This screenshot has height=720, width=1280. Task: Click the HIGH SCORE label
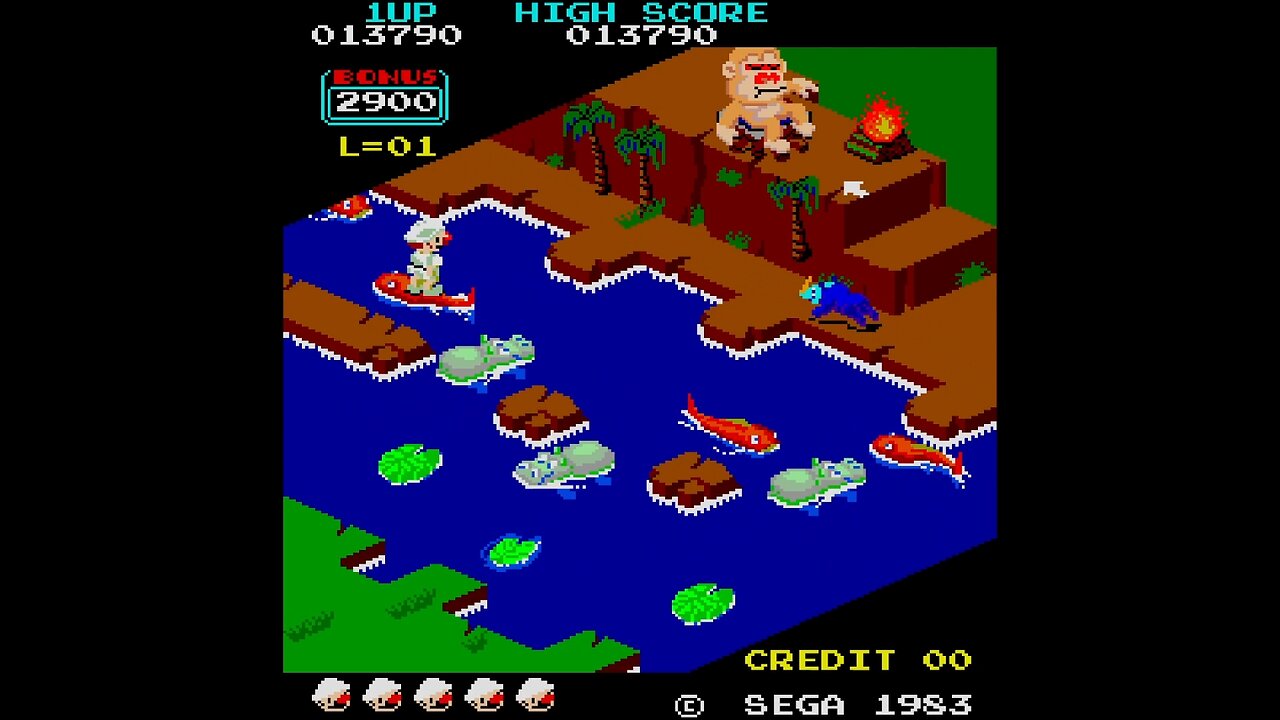(x=640, y=13)
